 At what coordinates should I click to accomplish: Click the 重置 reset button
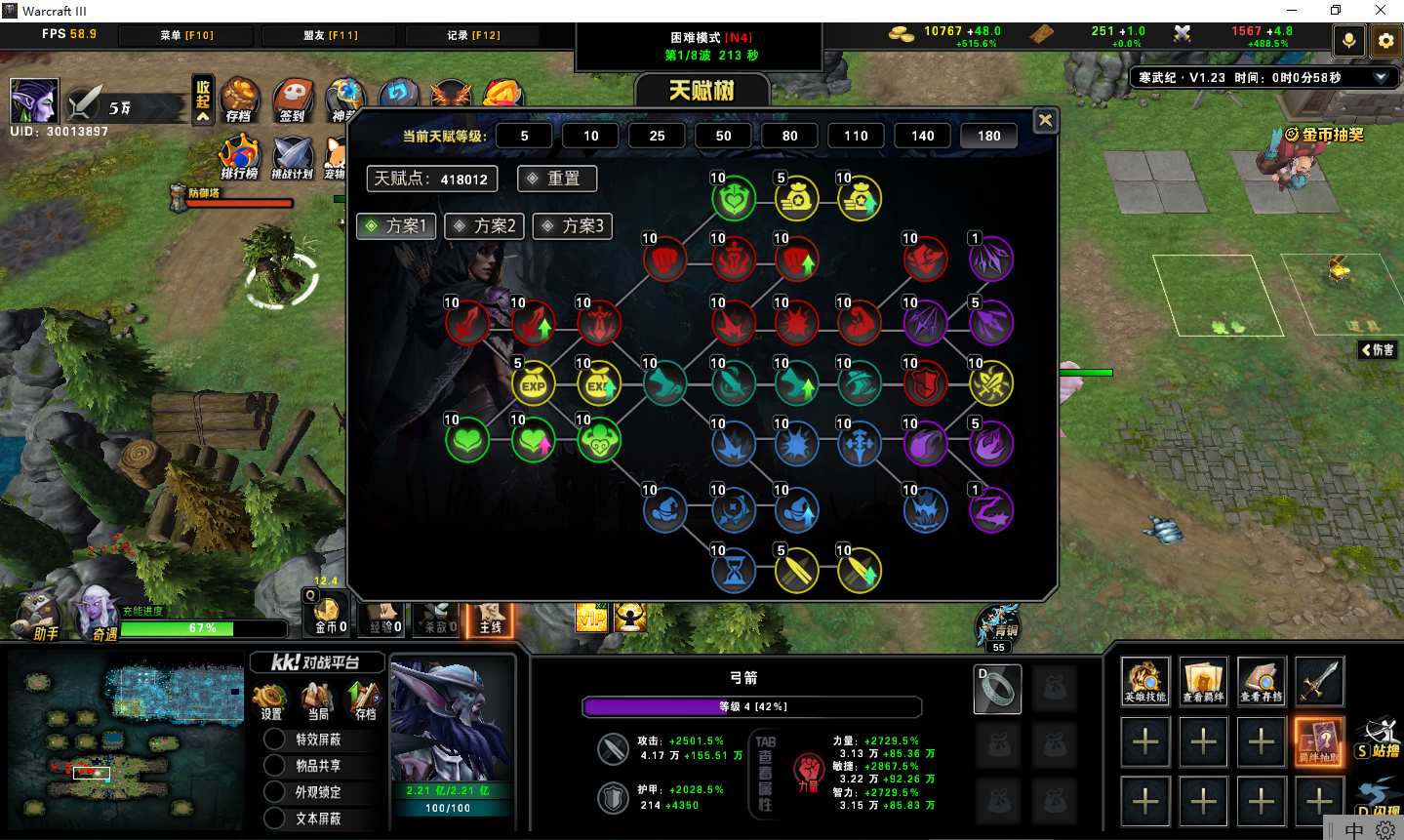(556, 179)
